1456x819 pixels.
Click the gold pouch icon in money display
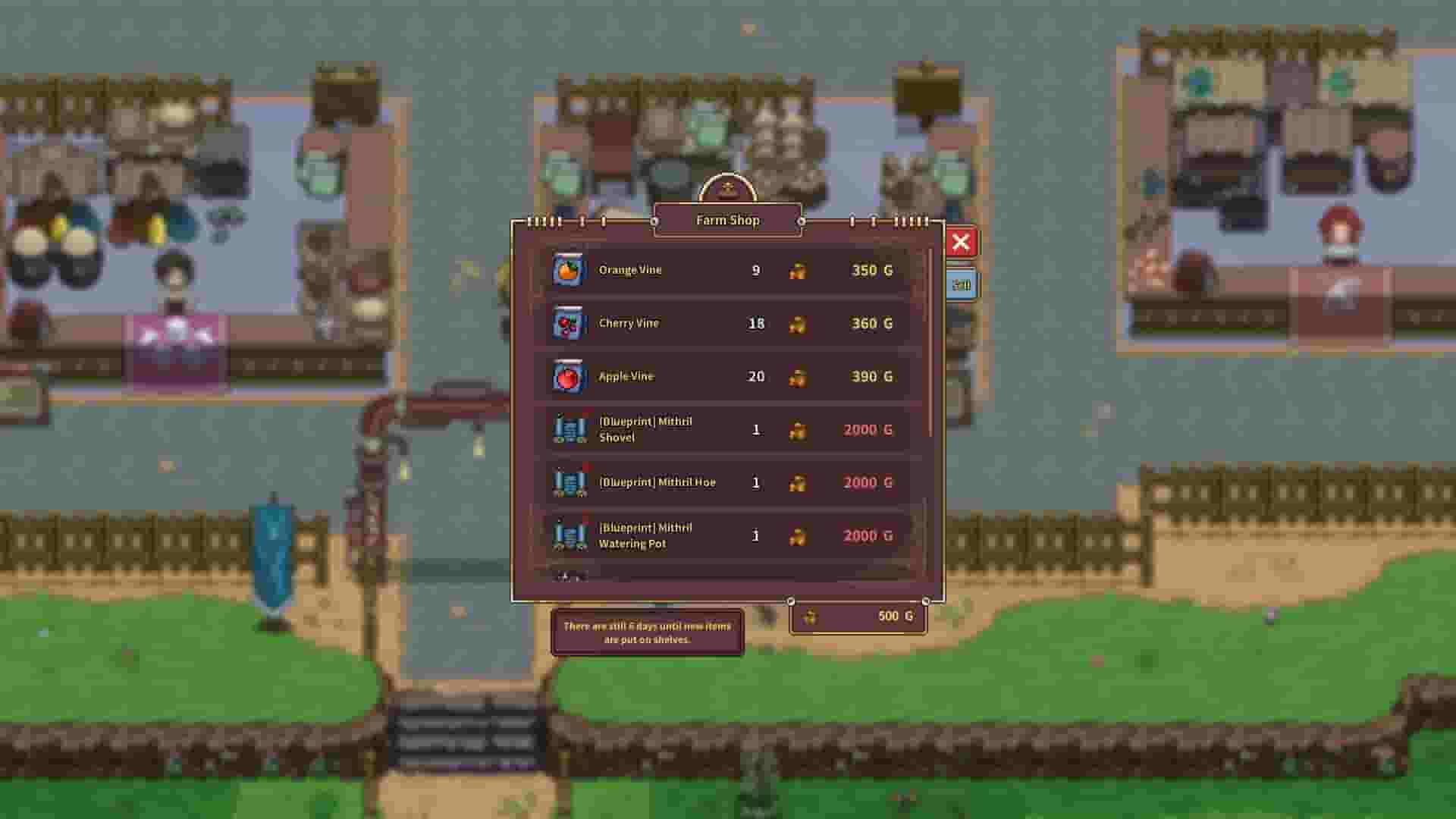[810, 617]
